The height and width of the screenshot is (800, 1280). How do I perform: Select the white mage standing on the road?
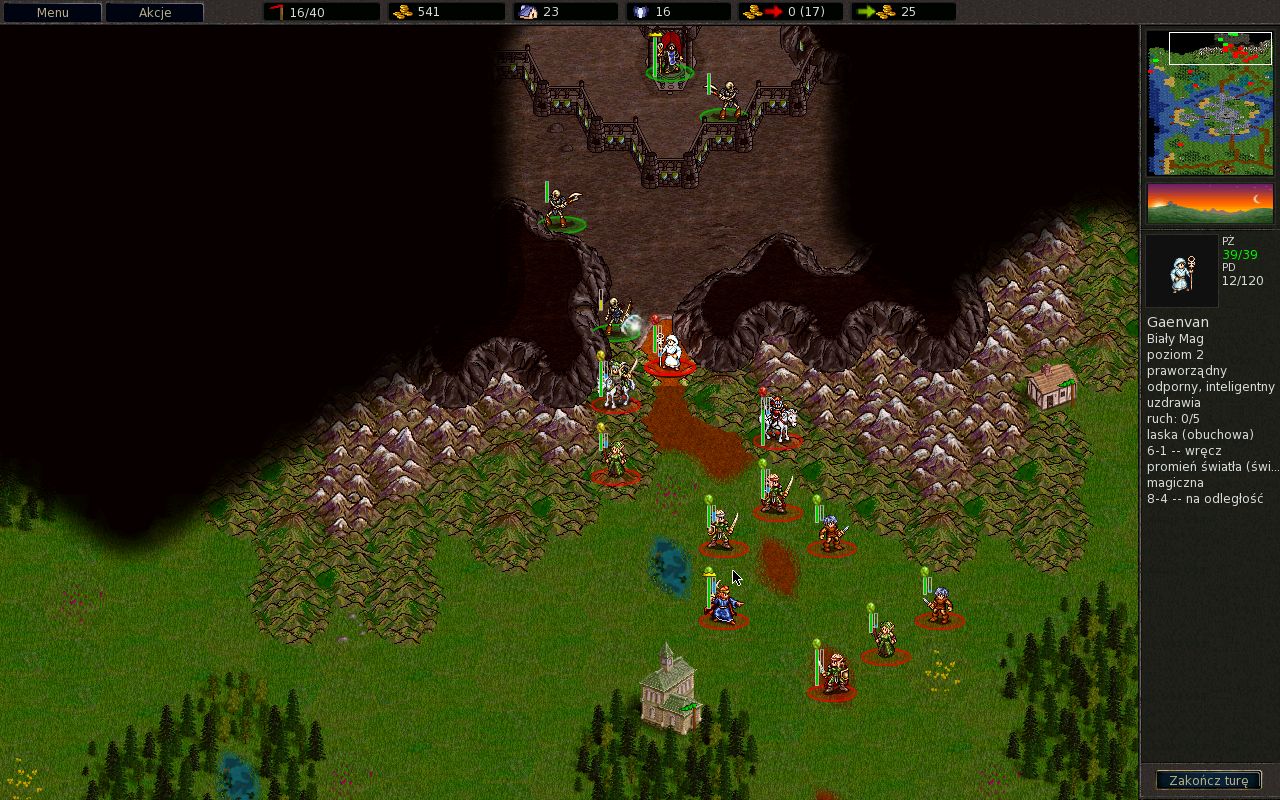point(672,352)
